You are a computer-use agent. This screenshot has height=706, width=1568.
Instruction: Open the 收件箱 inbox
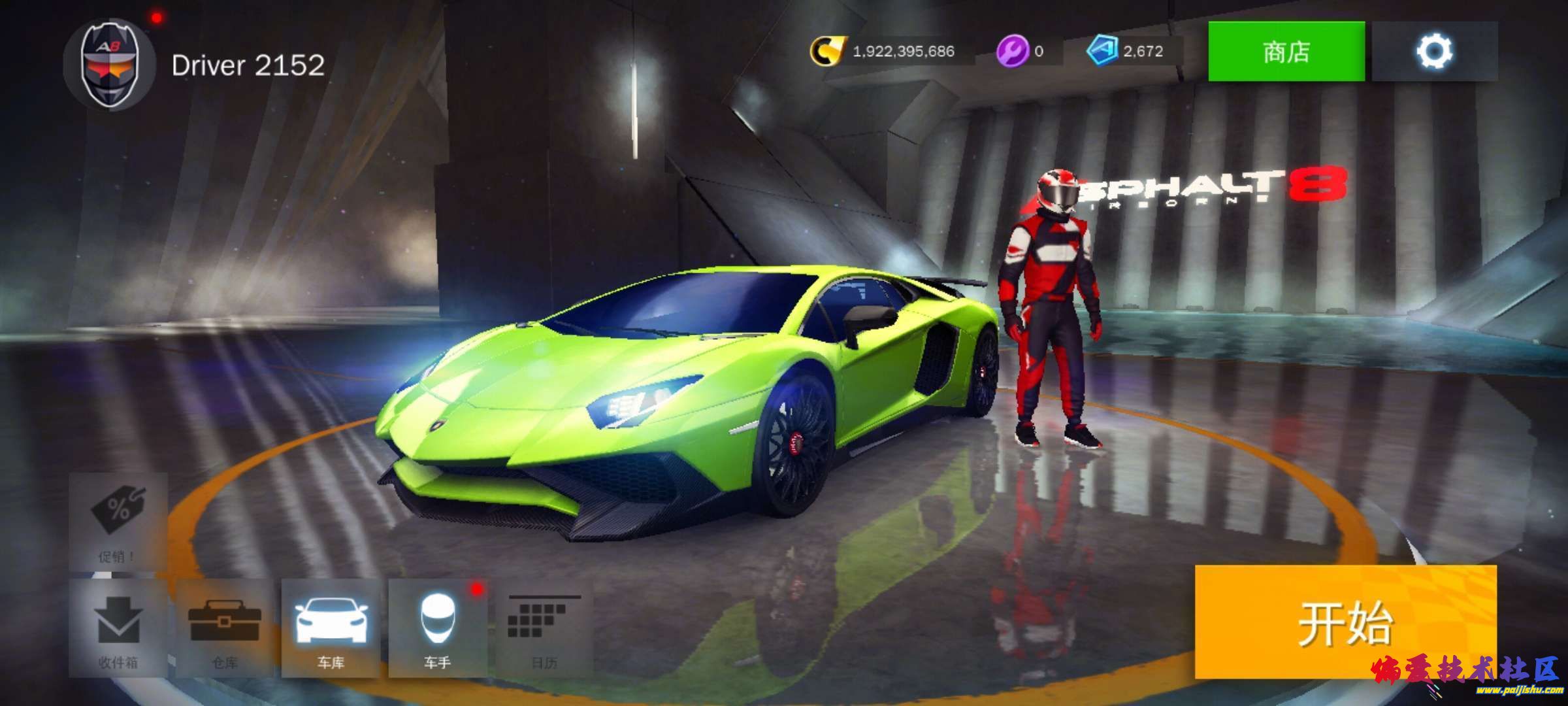point(118,628)
